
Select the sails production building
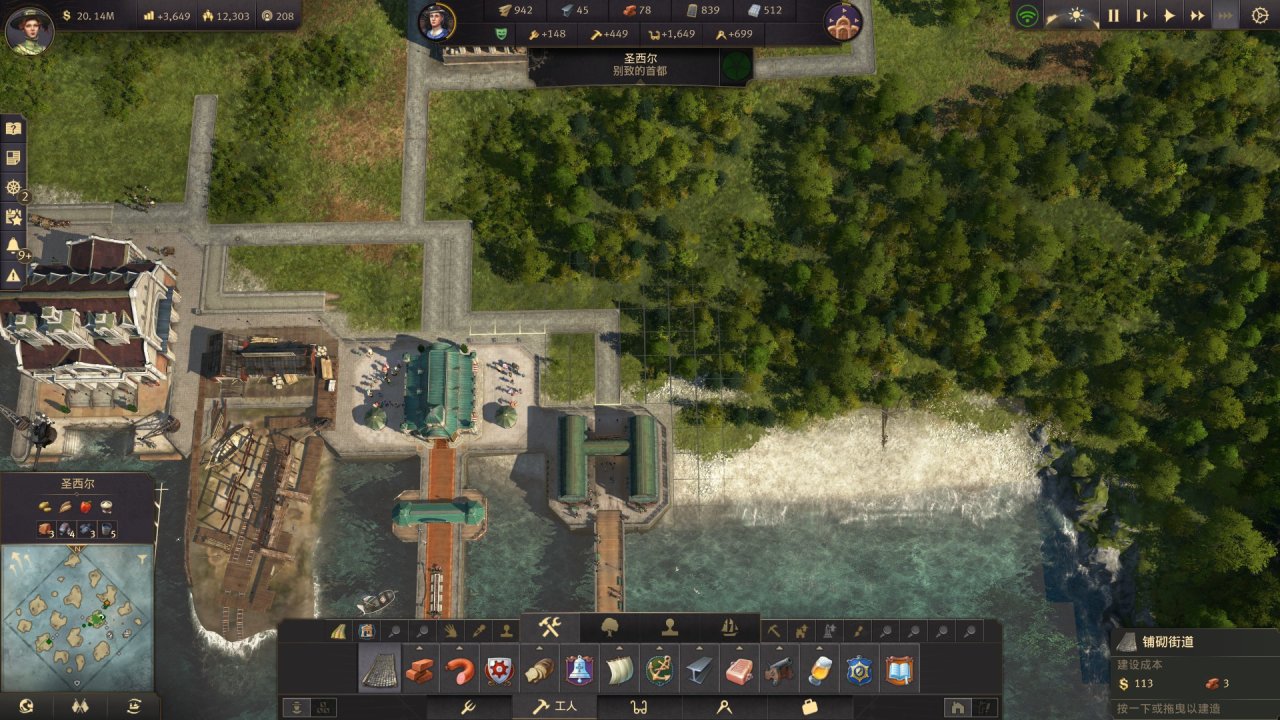620,669
